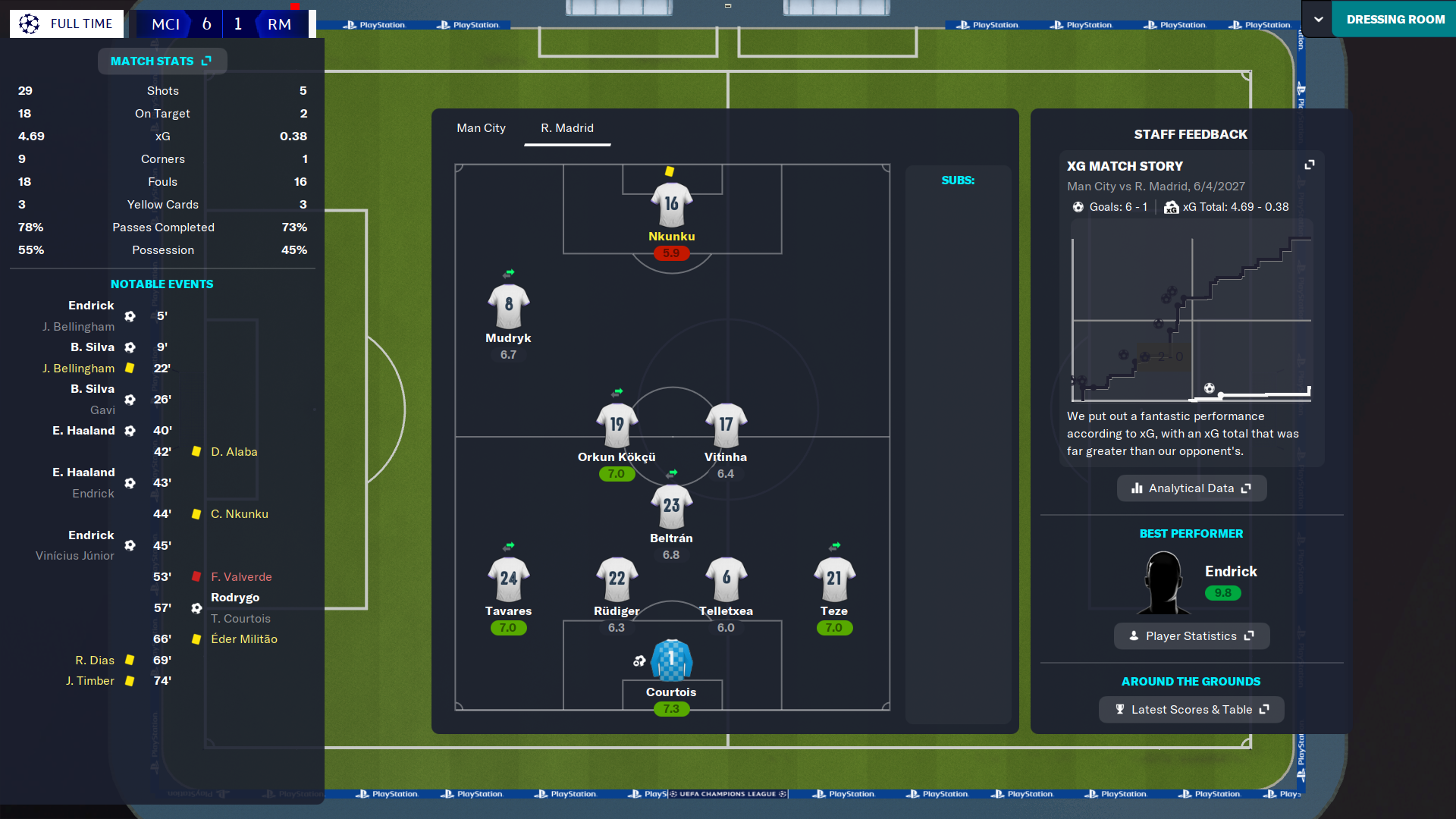Screen dimensions: 1456x819
Task: Select Beltrán's number 23 shirt
Action: click(671, 507)
